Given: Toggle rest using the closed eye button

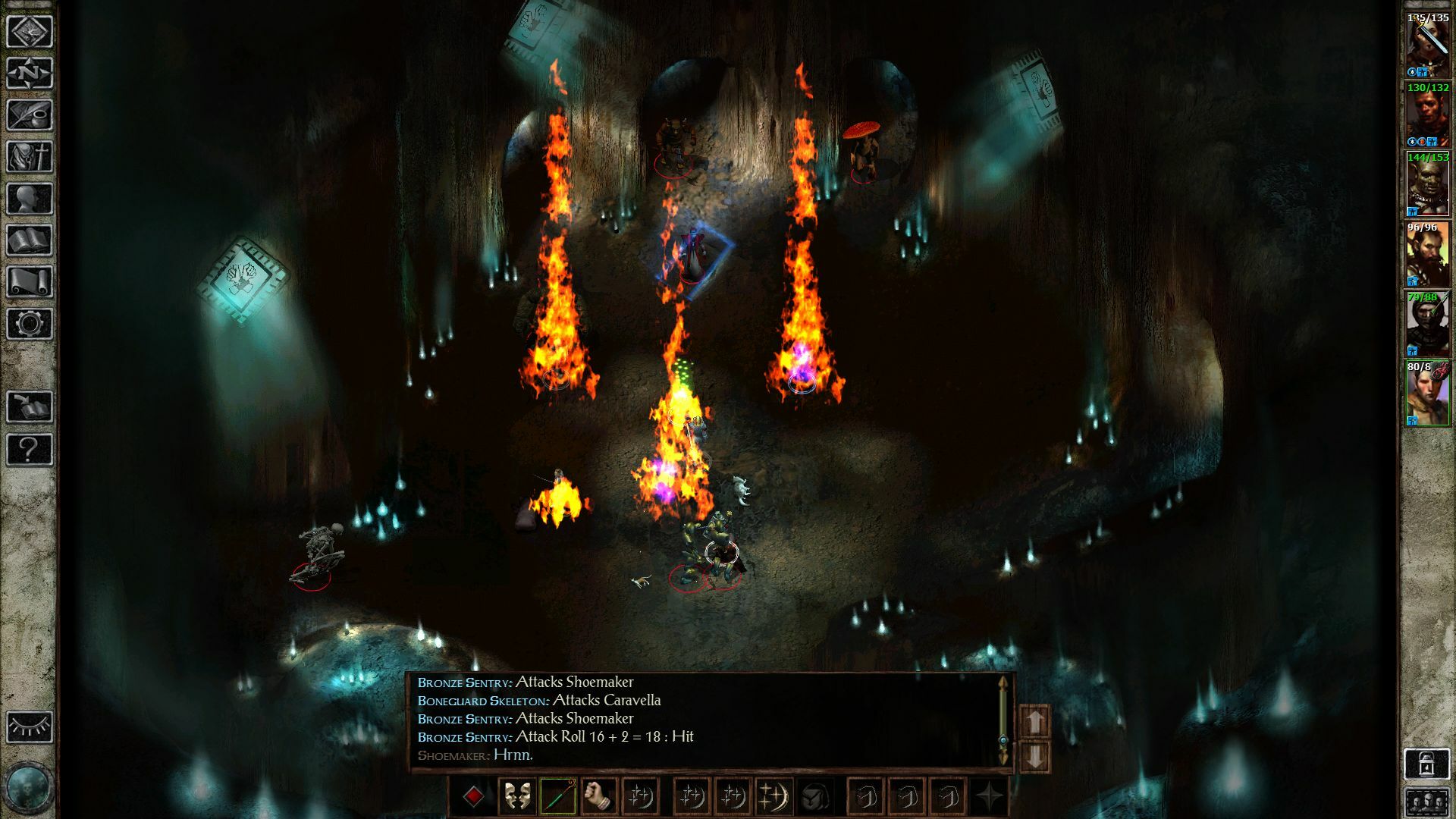Looking at the screenshot, I should 30,726.
